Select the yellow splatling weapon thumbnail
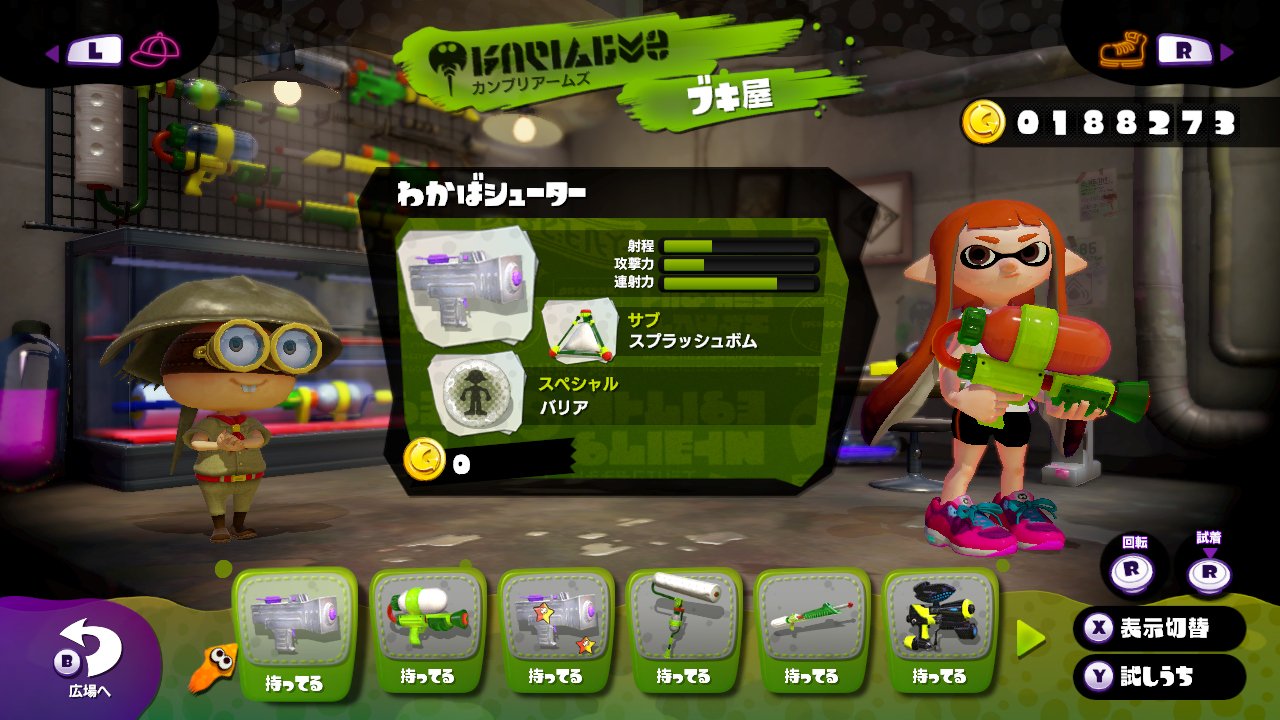This screenshot has width=1280, height=720. click(940, 615)
